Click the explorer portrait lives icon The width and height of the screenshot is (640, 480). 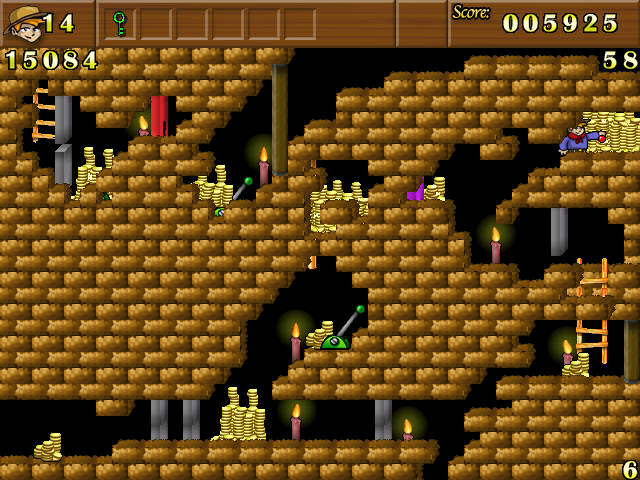coord(22,23)
